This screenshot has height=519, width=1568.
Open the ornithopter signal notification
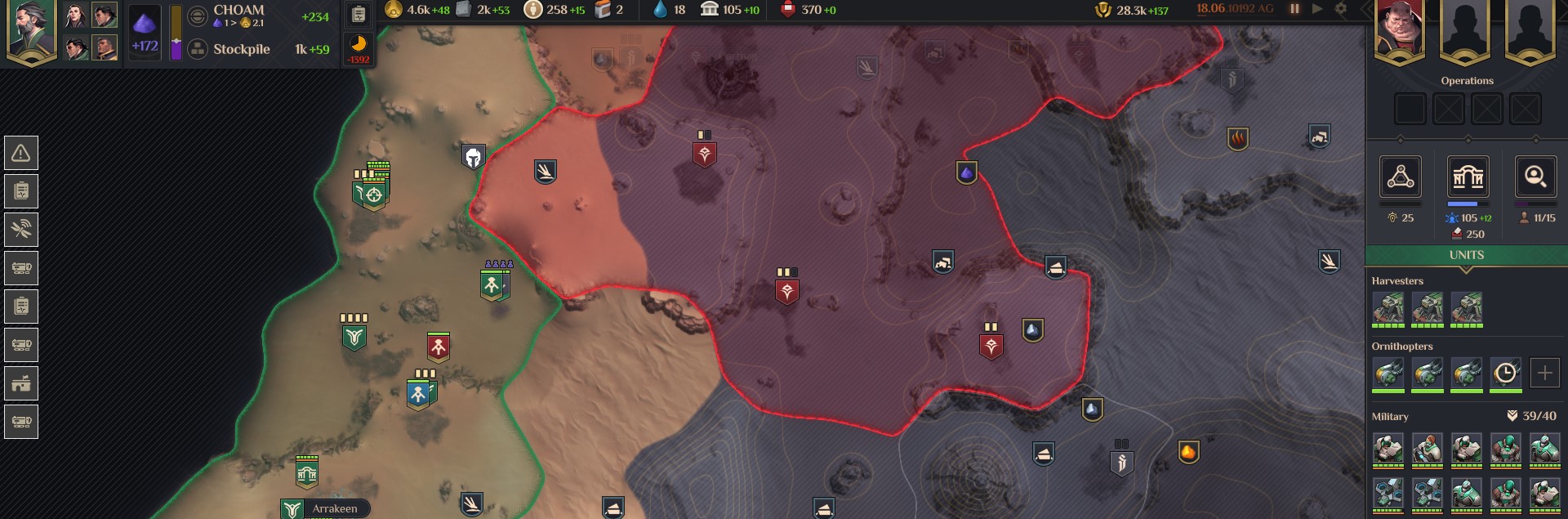tap(21, 230)
